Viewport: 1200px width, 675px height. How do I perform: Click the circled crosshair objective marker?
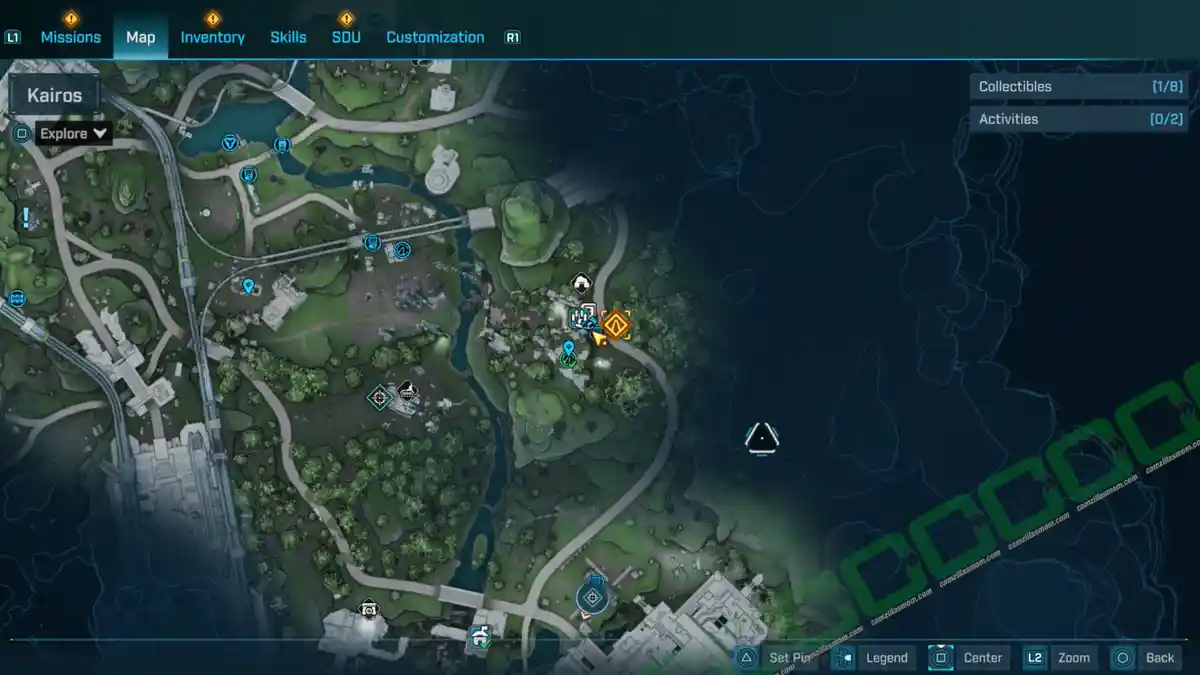point(592,598)
